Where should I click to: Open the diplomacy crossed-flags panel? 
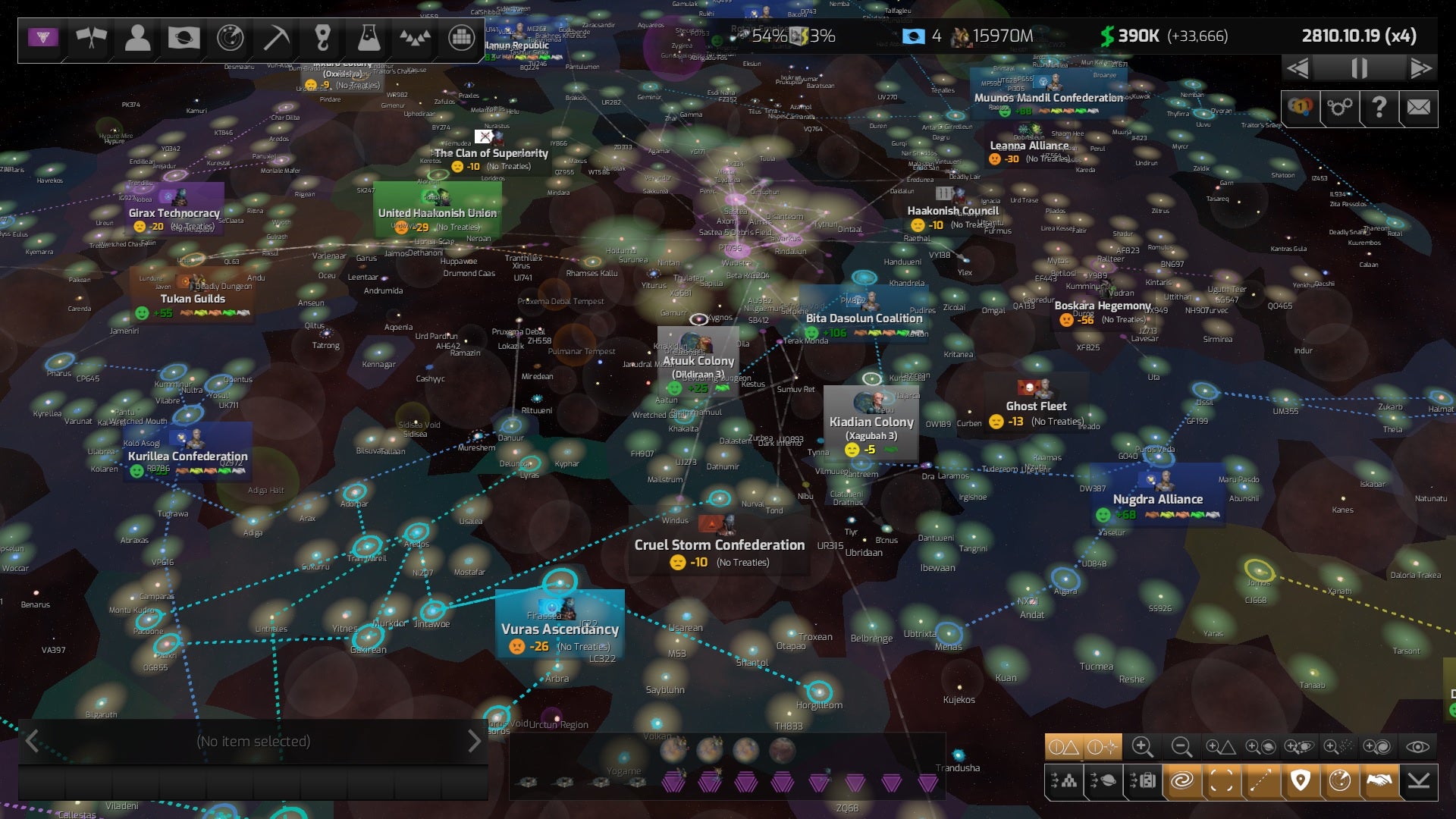click(91, 37)
